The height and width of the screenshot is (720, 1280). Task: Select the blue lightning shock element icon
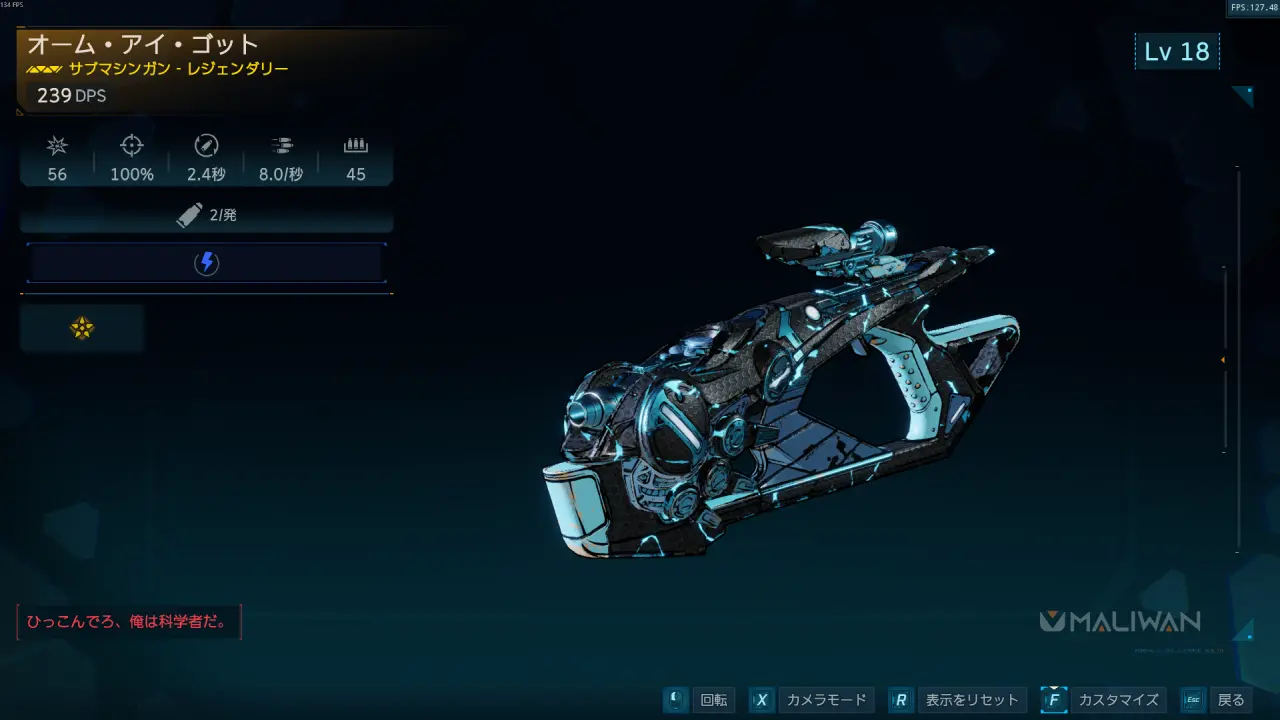206,263
